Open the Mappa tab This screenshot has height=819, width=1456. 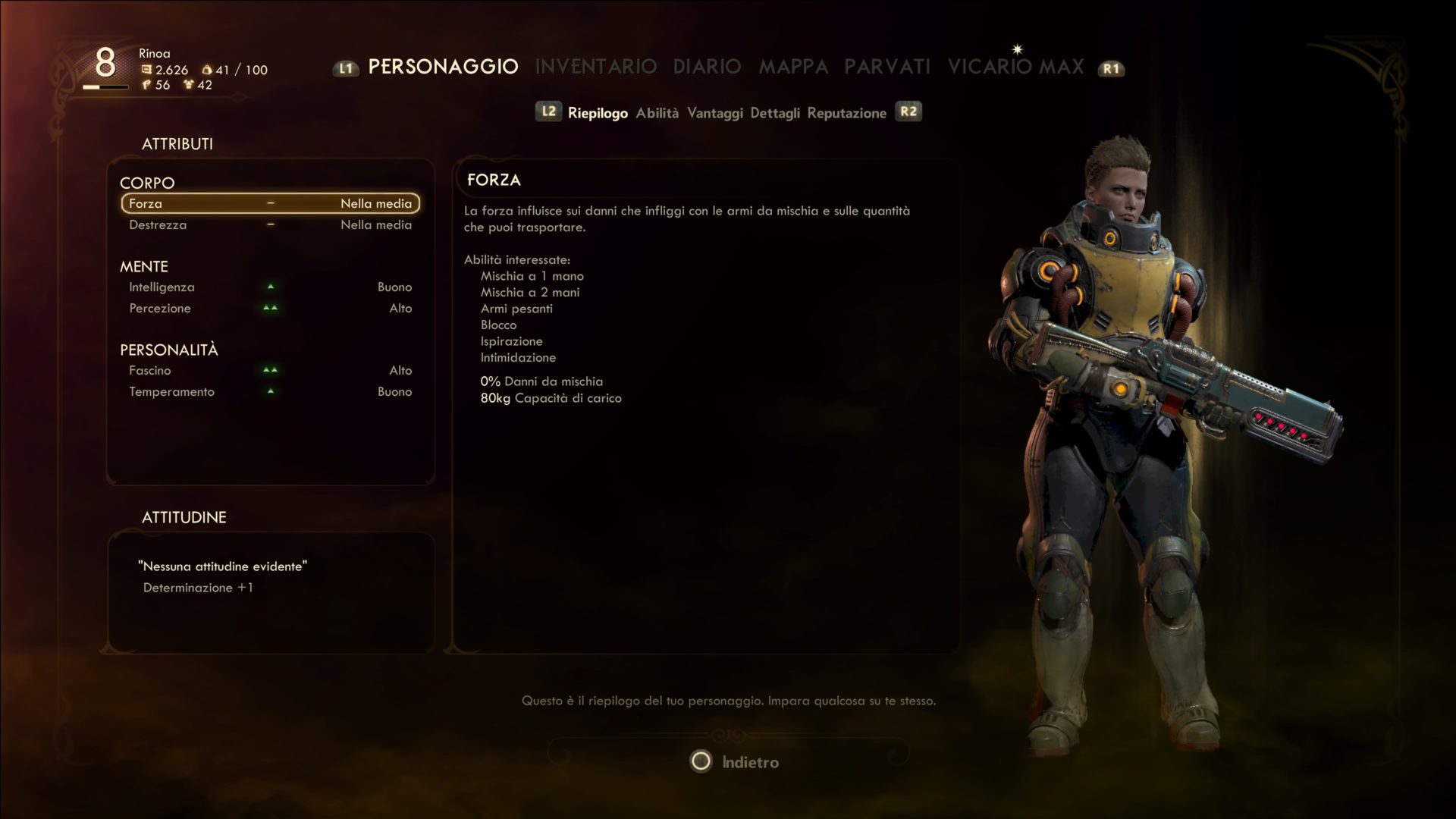[x=793, y=67]
